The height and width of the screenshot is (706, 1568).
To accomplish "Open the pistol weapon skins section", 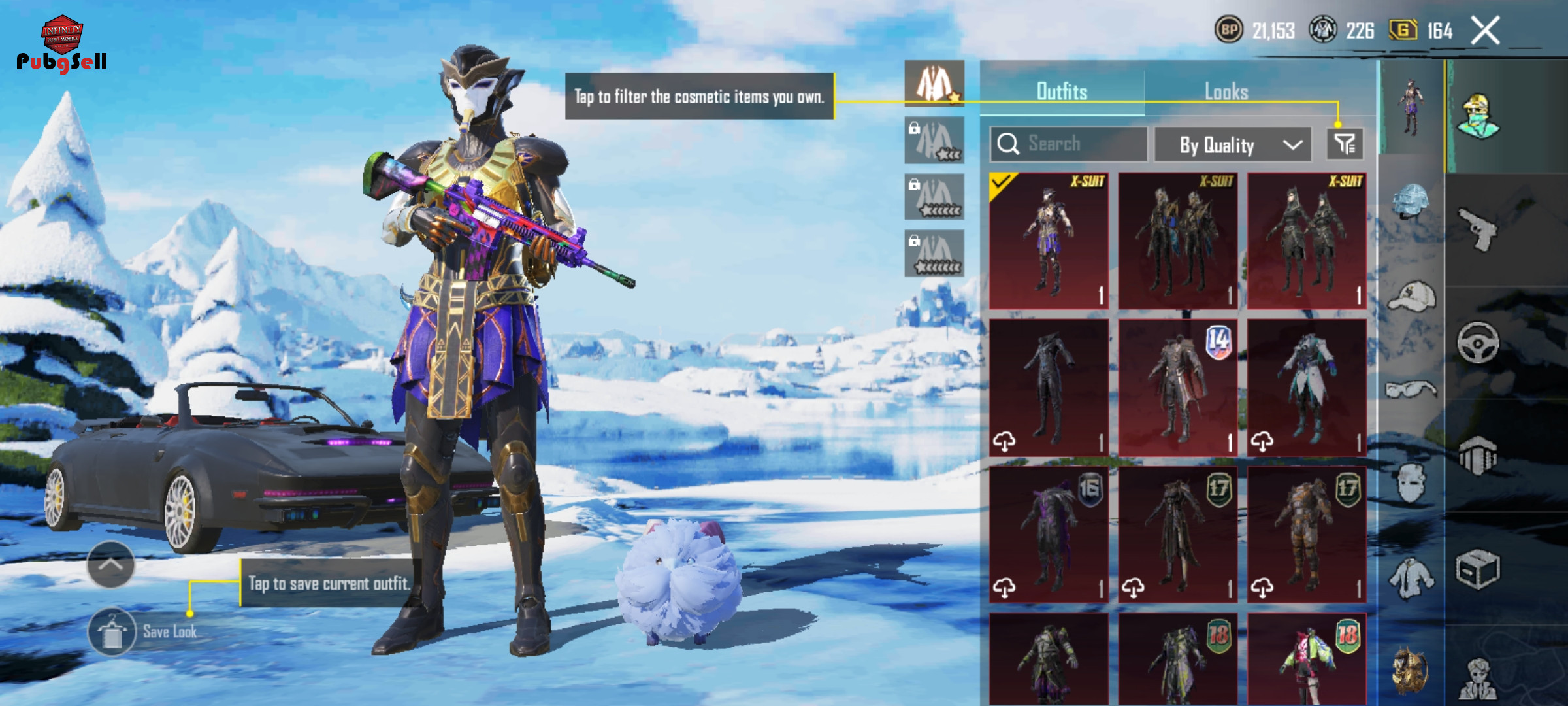I will 1478,229.
